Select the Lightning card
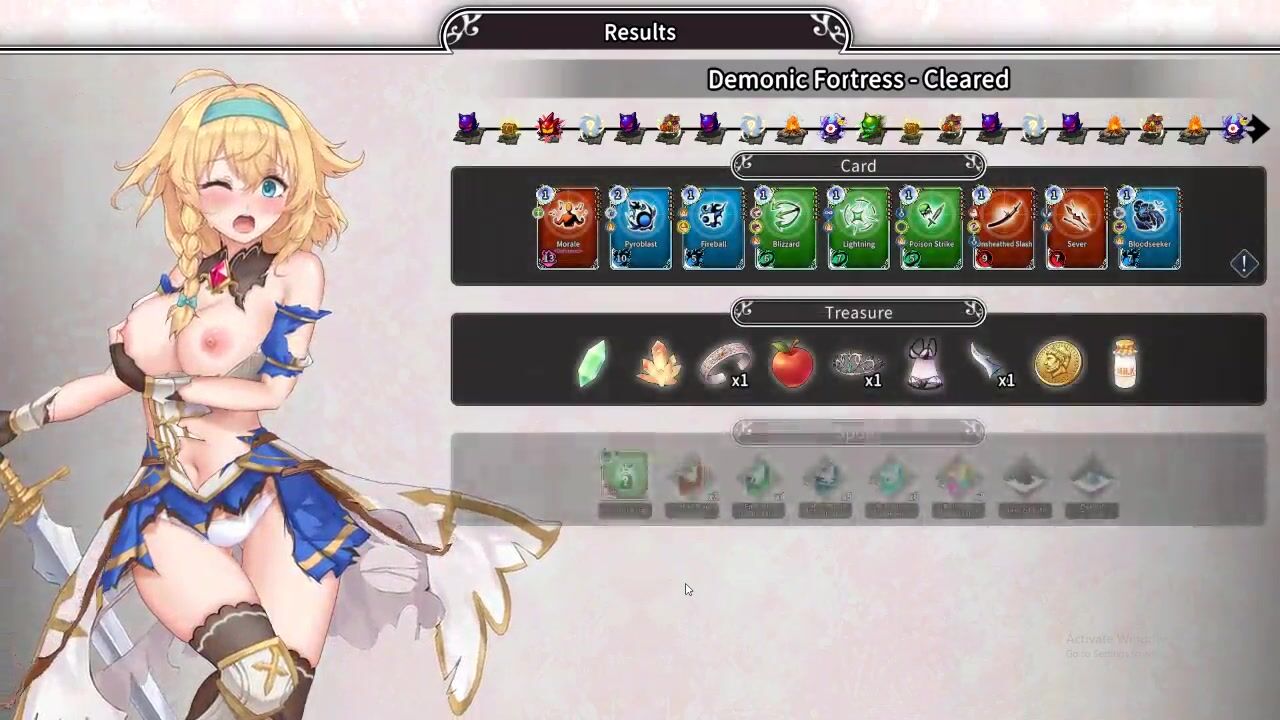The width and height of the screenshot is (1280, 720). (858, 228)
